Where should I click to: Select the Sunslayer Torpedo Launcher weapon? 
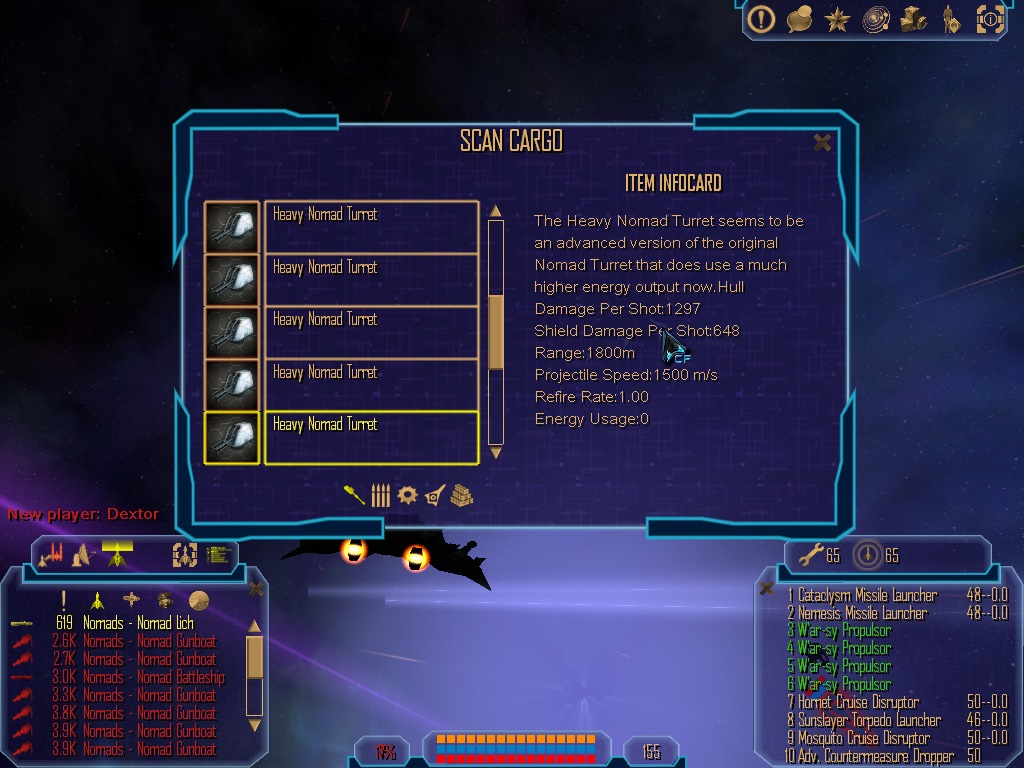click(869, 721)
